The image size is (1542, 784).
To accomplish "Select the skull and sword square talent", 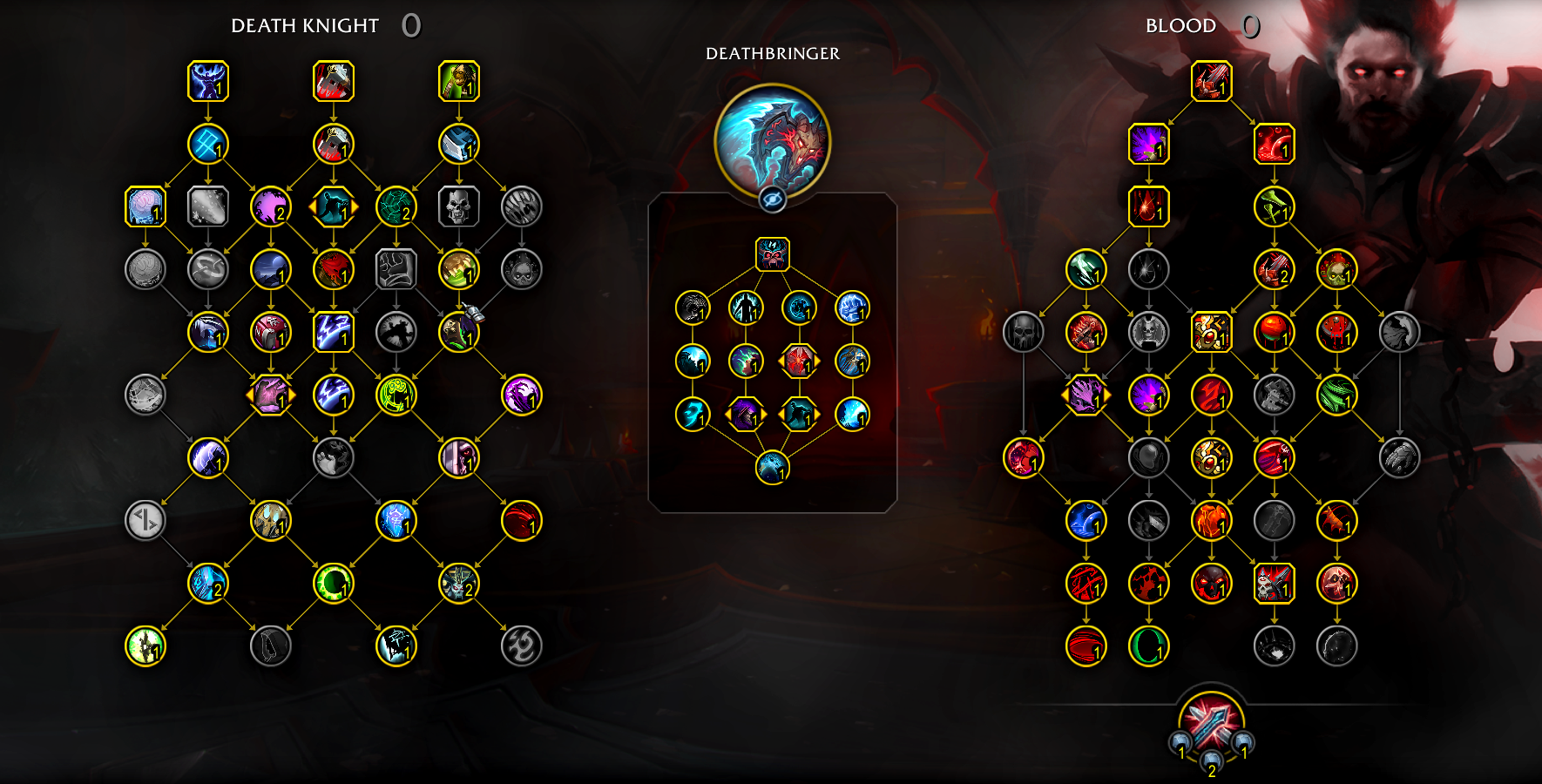I will click(x=1274, y=584).
